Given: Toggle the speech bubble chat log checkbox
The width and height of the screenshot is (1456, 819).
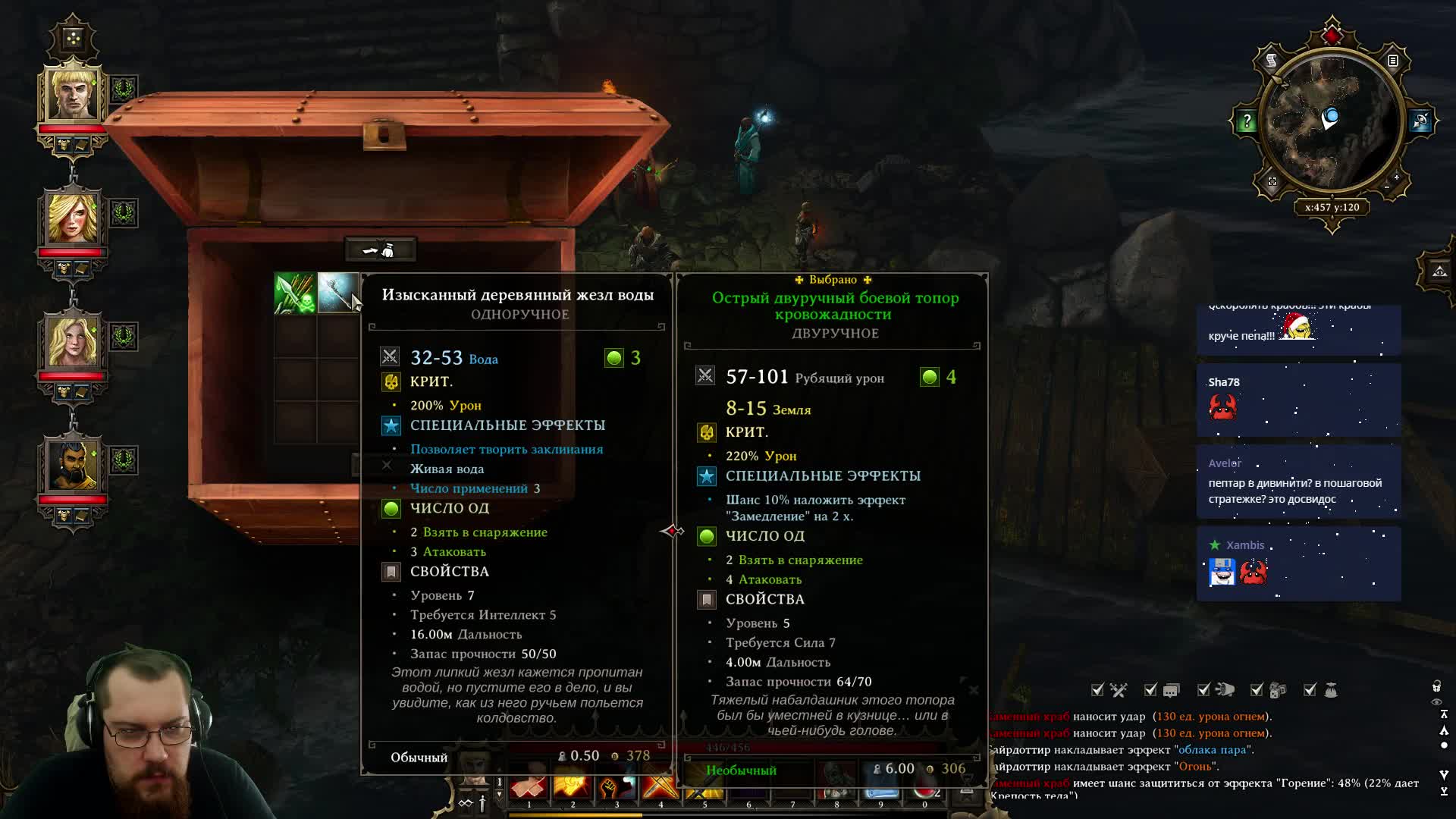Looking at the screenshot, I should 1150,690.
